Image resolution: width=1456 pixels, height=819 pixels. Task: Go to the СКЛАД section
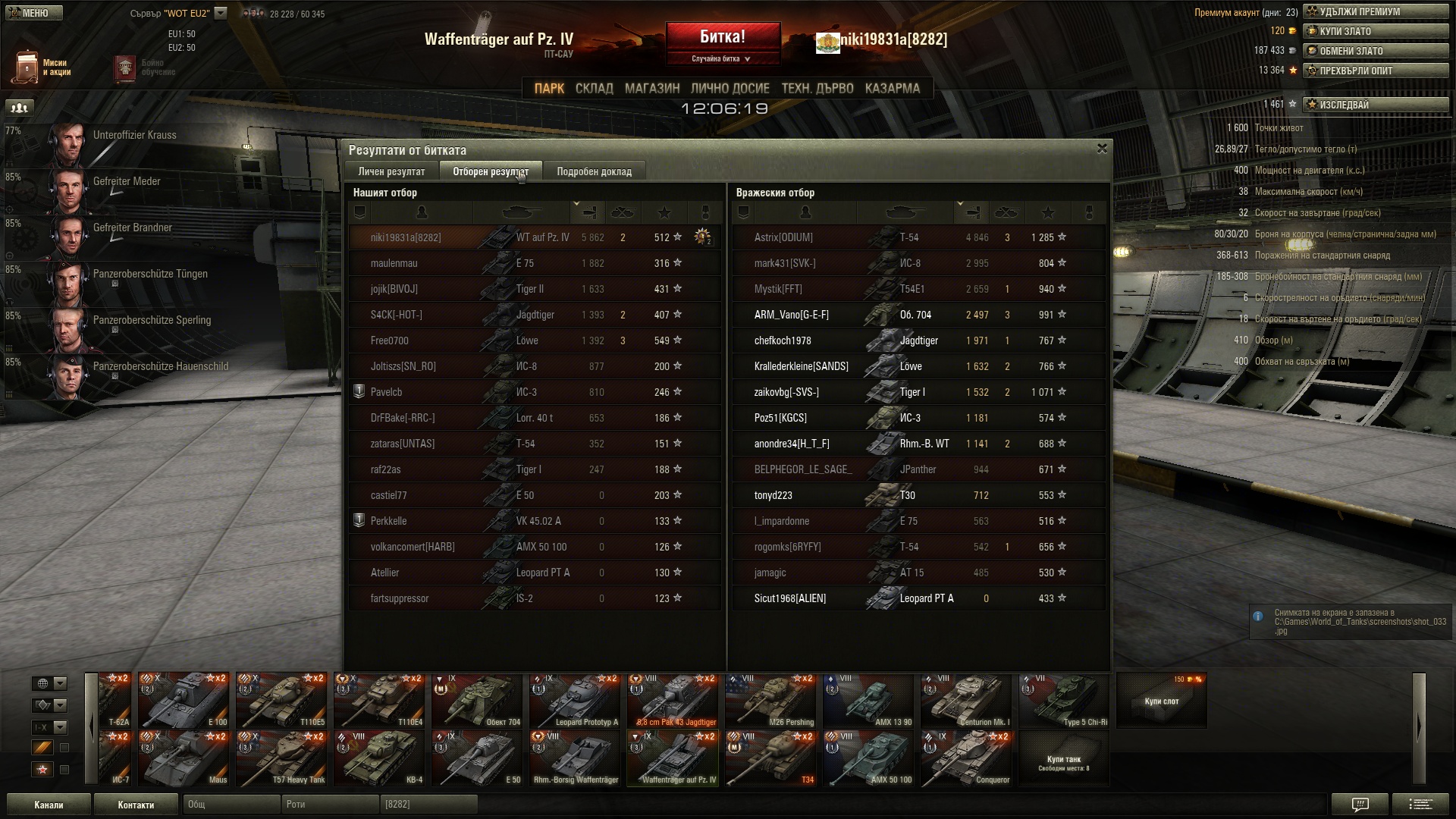pos(594,89)
